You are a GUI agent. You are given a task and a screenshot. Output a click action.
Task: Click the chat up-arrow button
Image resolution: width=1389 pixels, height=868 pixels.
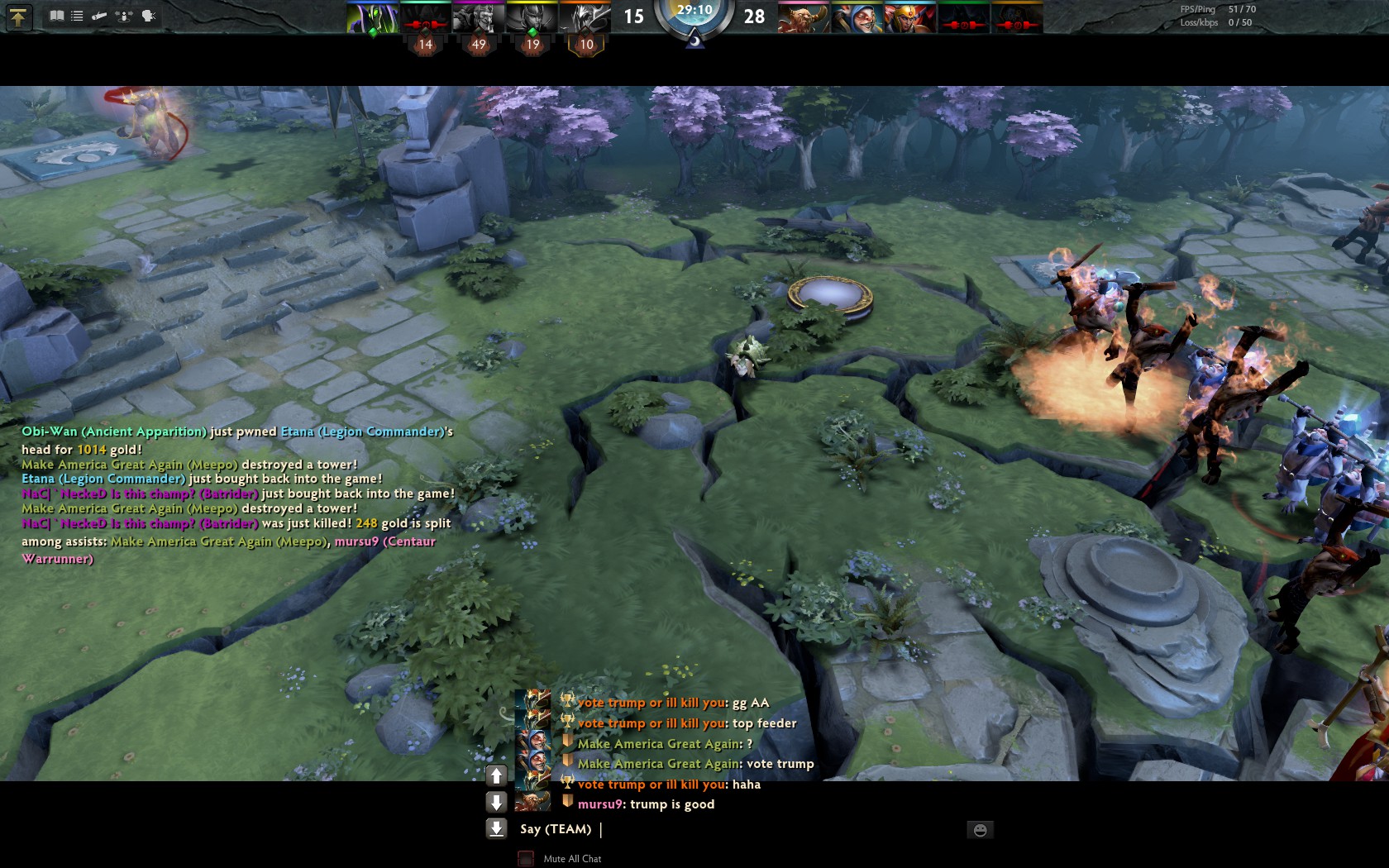pos(496,775)
